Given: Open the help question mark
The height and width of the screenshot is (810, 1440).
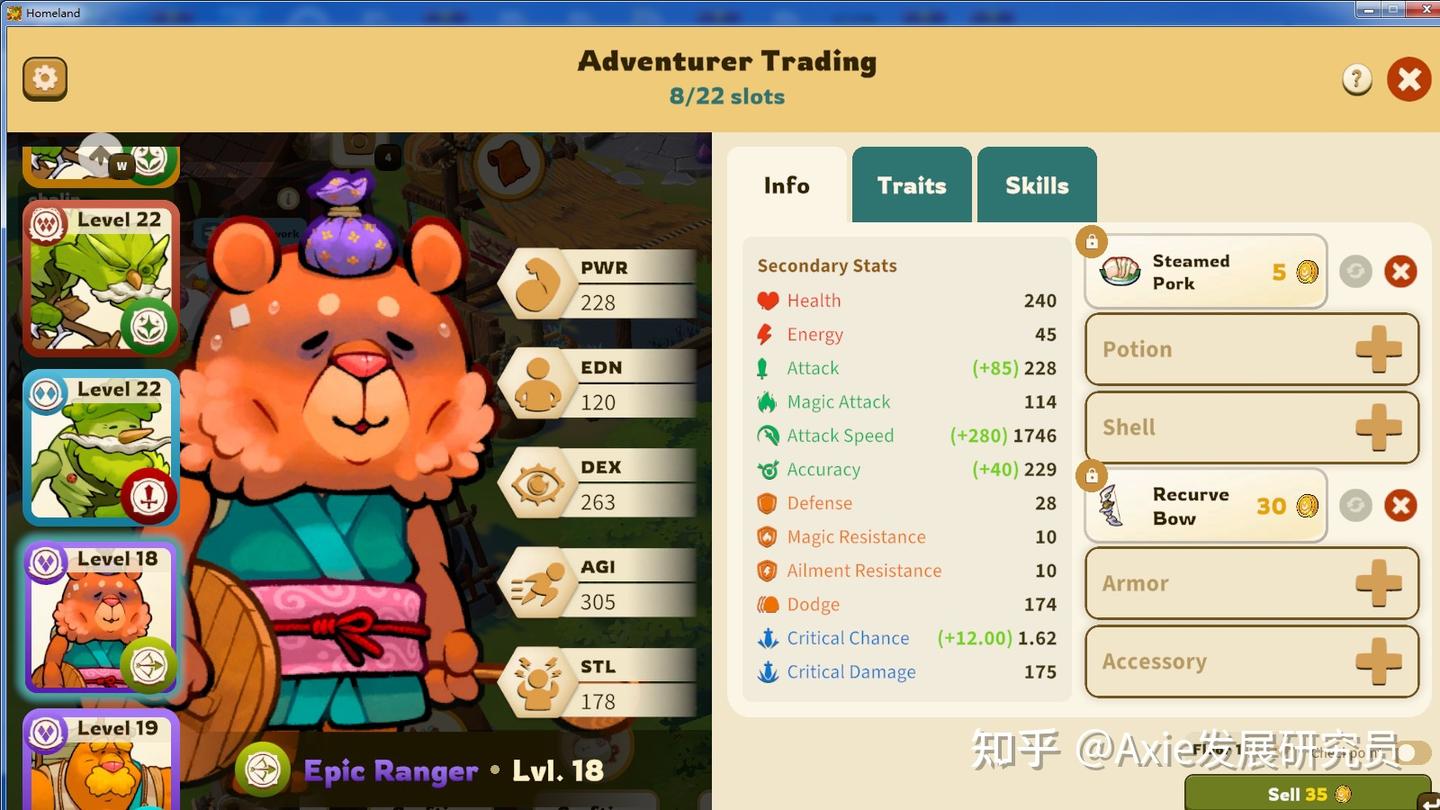Looking at the screenshot, I should [x=1356, y=78].
